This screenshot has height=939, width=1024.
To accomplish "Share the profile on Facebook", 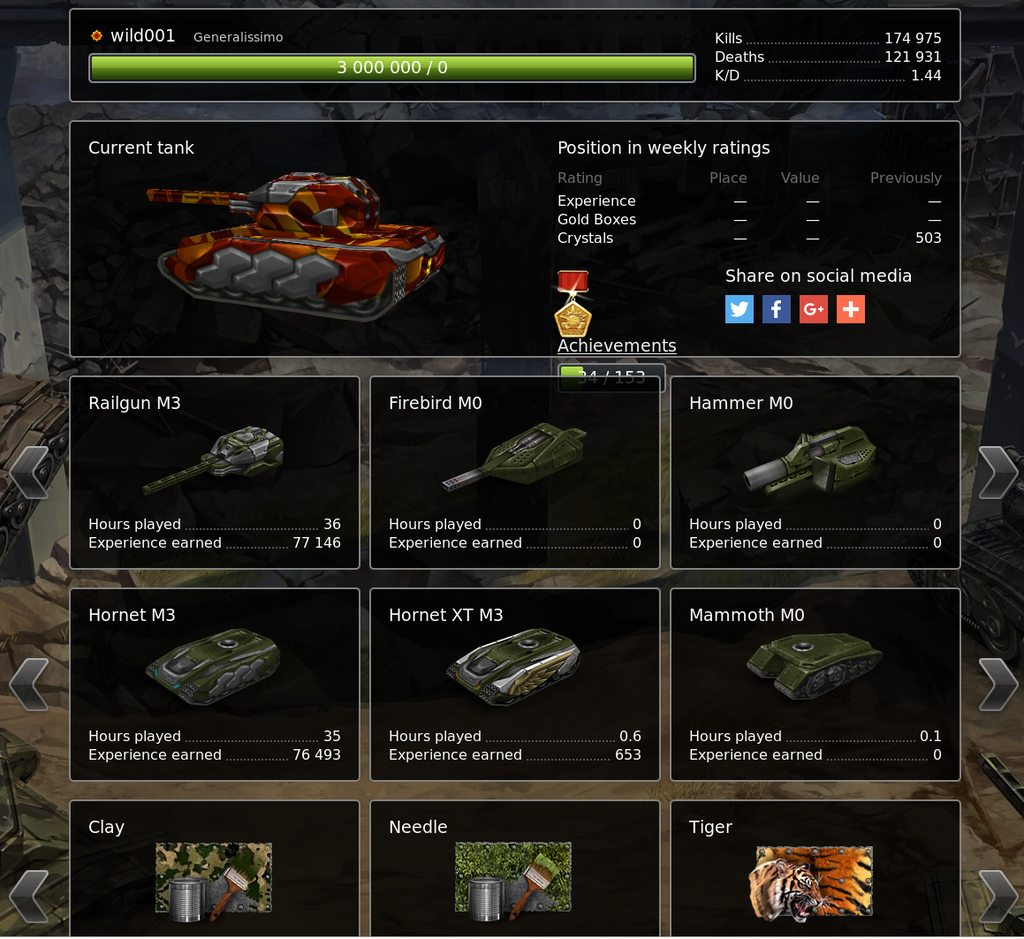I will point(776,309).
